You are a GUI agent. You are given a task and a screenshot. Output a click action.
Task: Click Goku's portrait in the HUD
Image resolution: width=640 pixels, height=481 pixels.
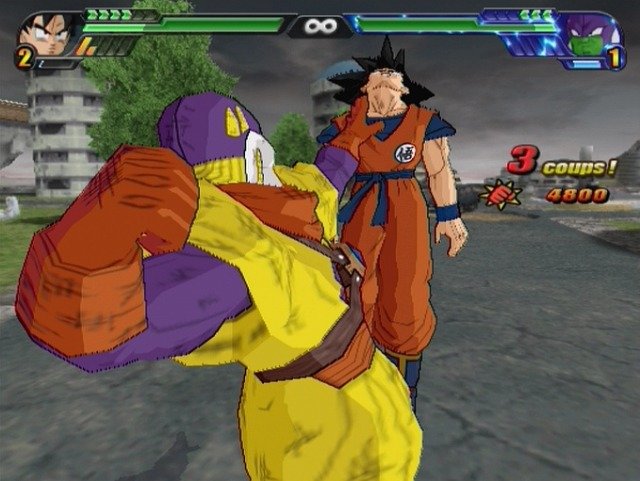click(x=45, y=34)
